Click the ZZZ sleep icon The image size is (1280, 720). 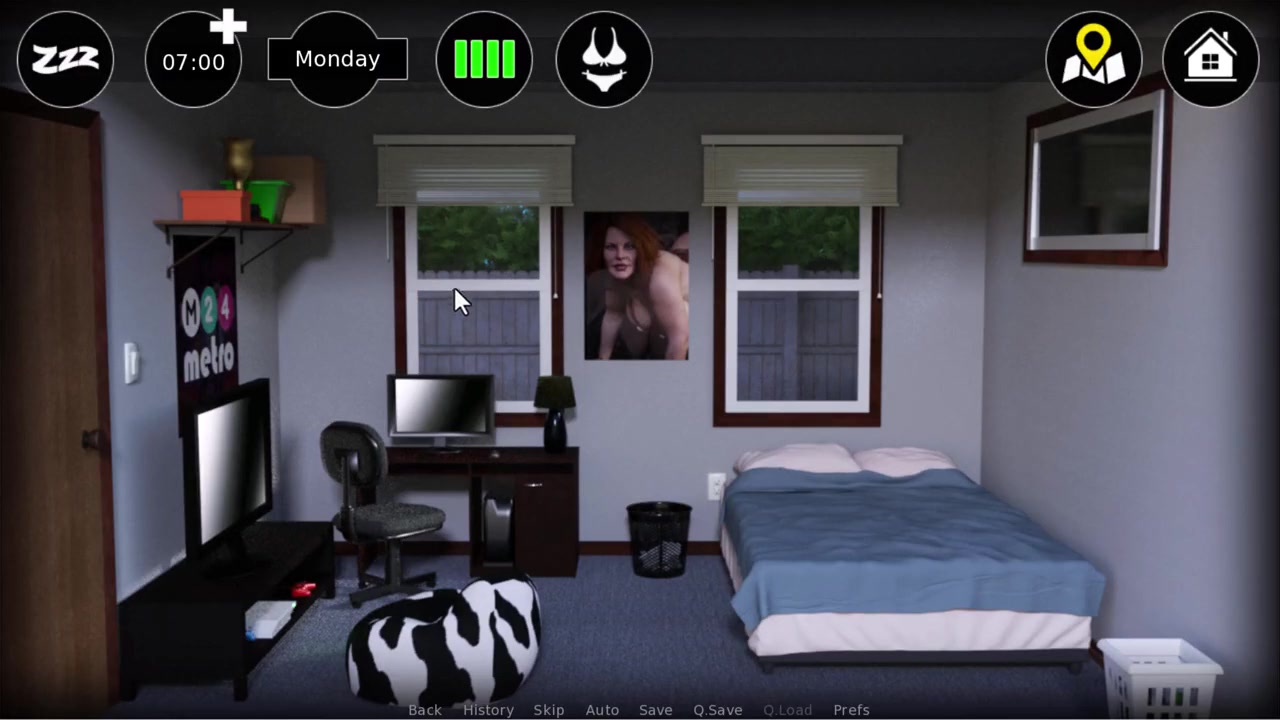coord(65,60)
